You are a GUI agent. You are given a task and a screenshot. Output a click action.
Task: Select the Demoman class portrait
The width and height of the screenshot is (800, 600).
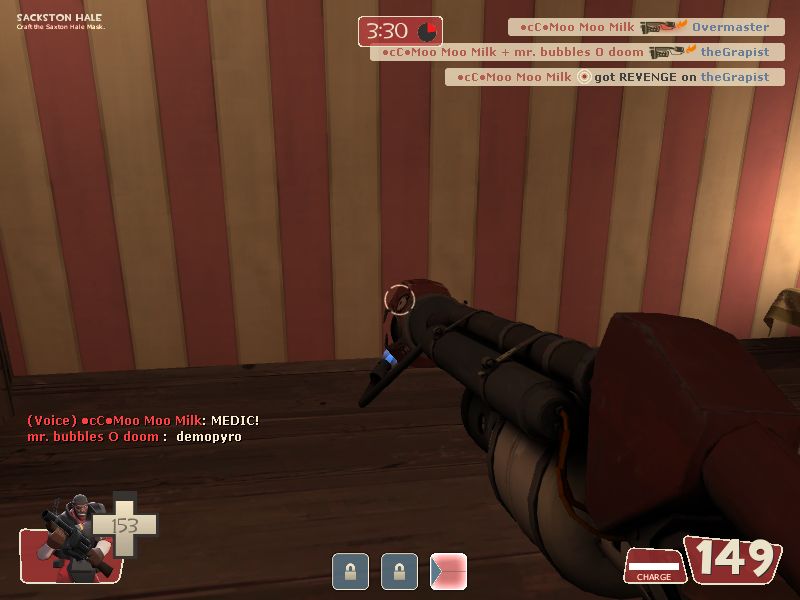(x=70, y=538)
